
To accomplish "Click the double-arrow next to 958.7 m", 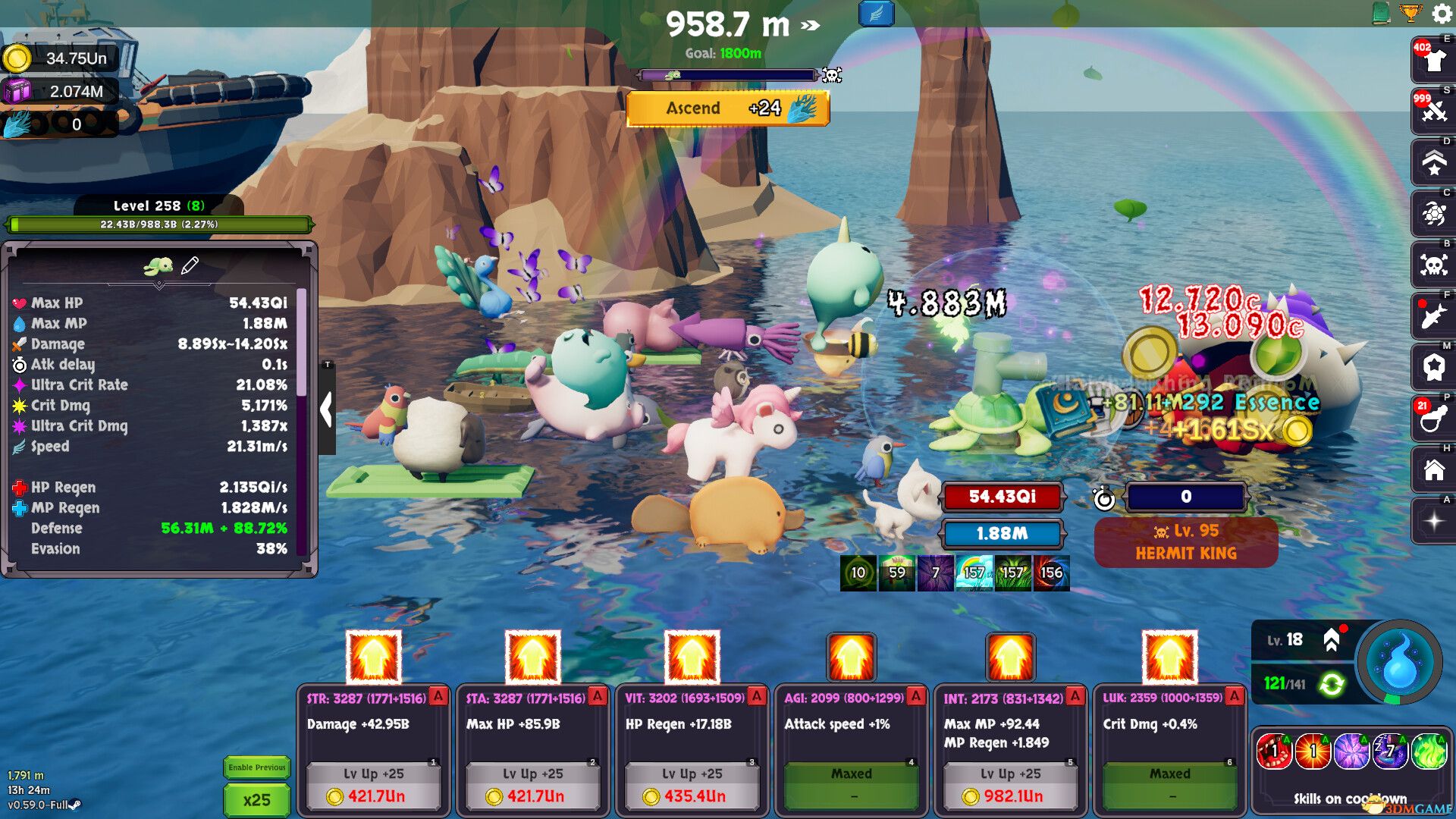I will pos(810,24).
